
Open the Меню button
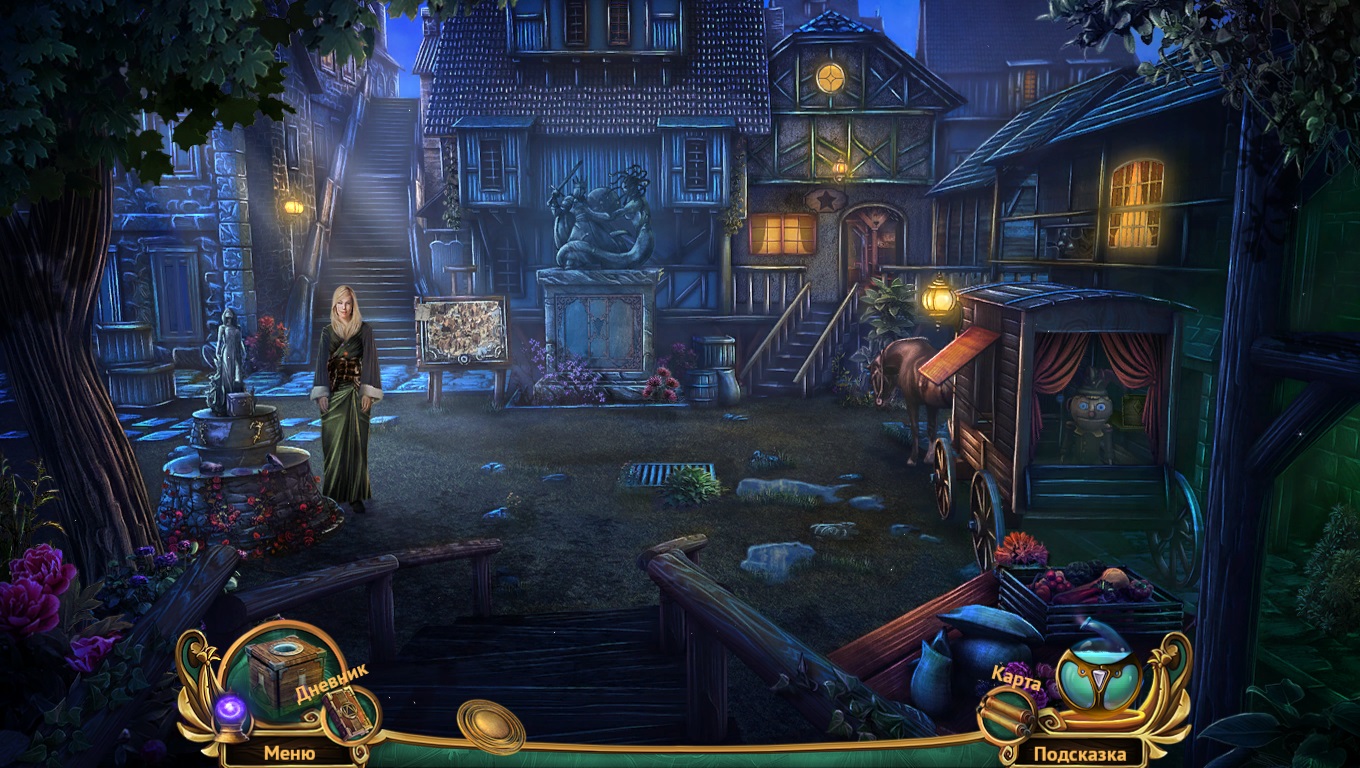(289, 753)
